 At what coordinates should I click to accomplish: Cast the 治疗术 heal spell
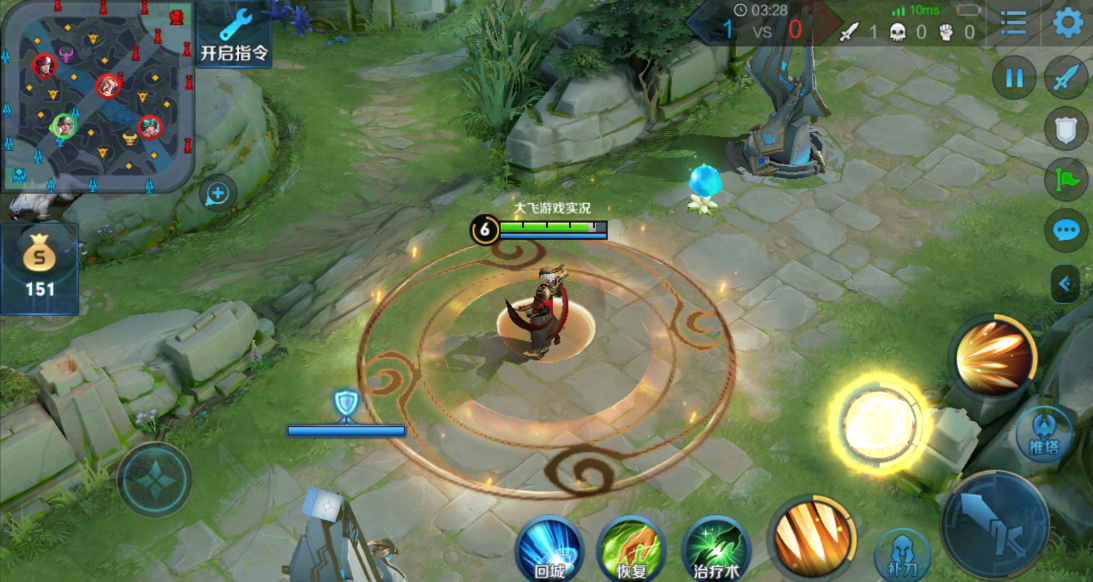717,548
